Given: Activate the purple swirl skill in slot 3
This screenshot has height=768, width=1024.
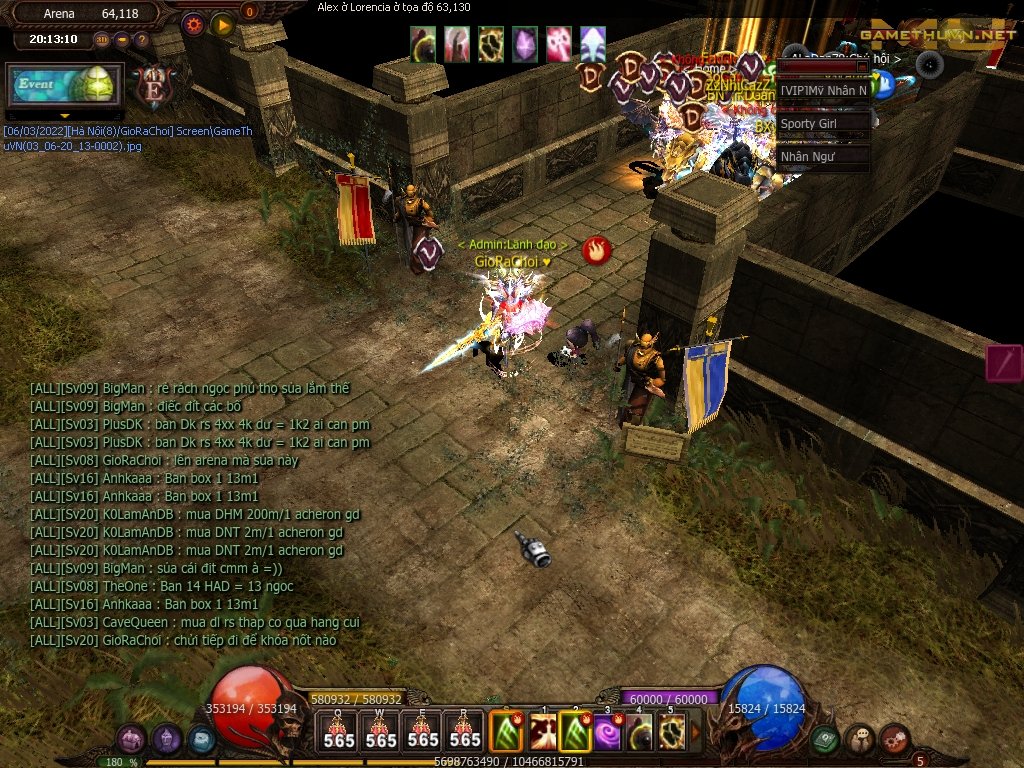Looking at the screenshot, I should click(608, 732).
